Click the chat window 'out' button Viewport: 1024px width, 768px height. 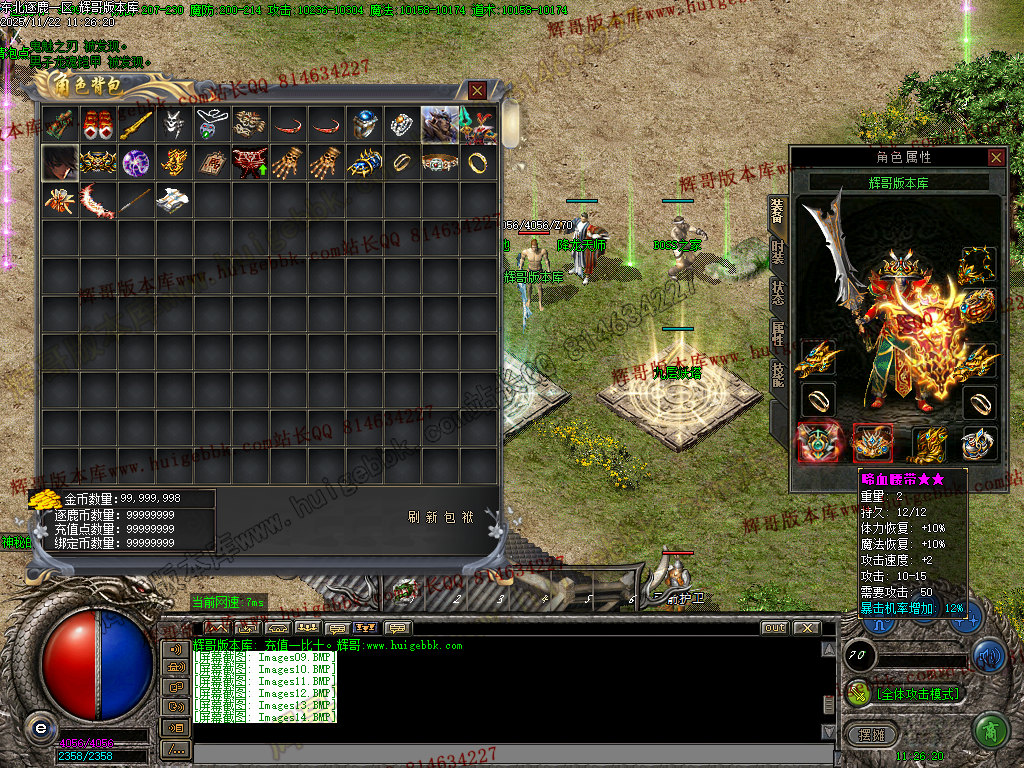(x=774, y=628)
